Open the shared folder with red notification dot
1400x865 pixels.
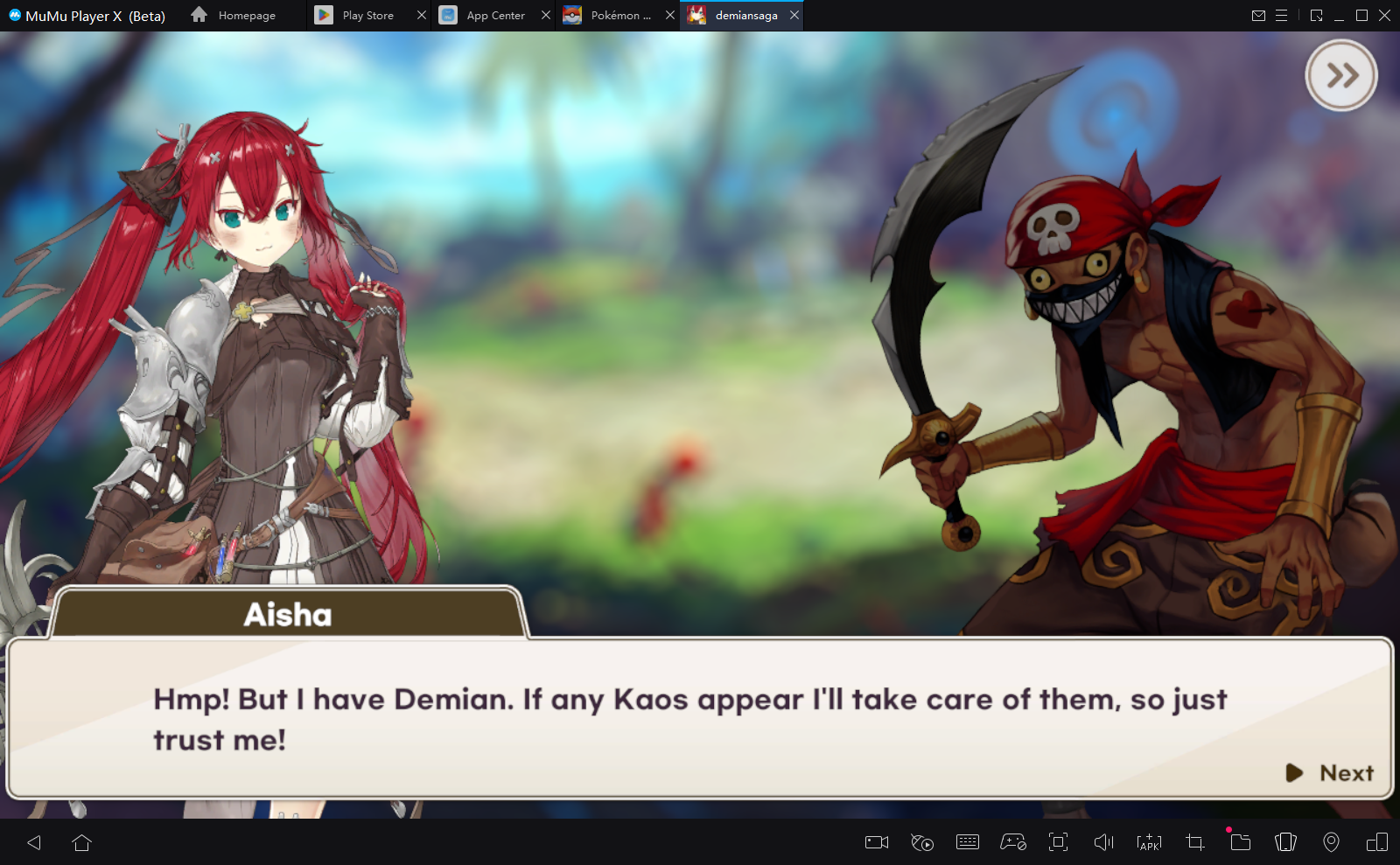1240,842
